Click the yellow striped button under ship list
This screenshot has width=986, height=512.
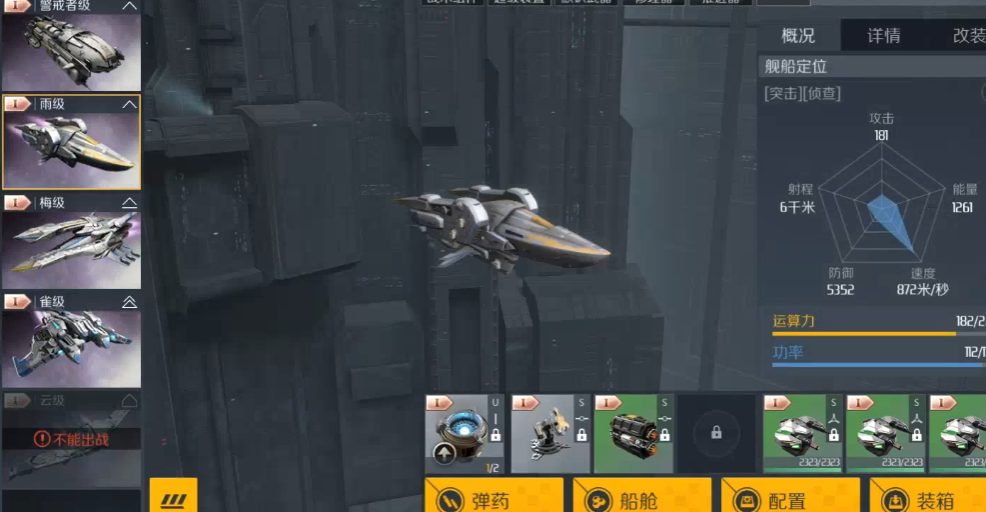pos(173,496)
